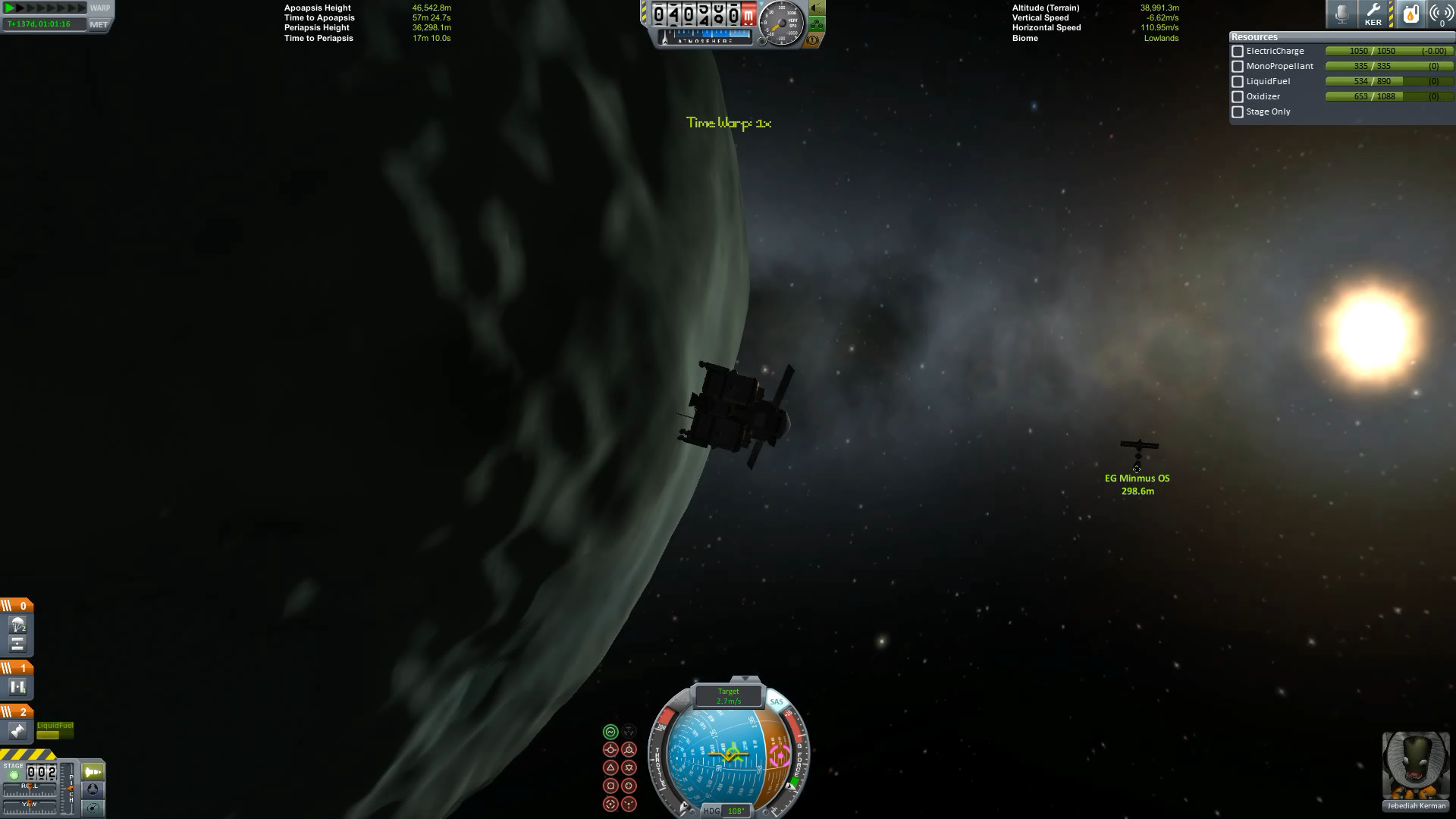Toggle the fuel canister resources panel button

coord(1410,14)
